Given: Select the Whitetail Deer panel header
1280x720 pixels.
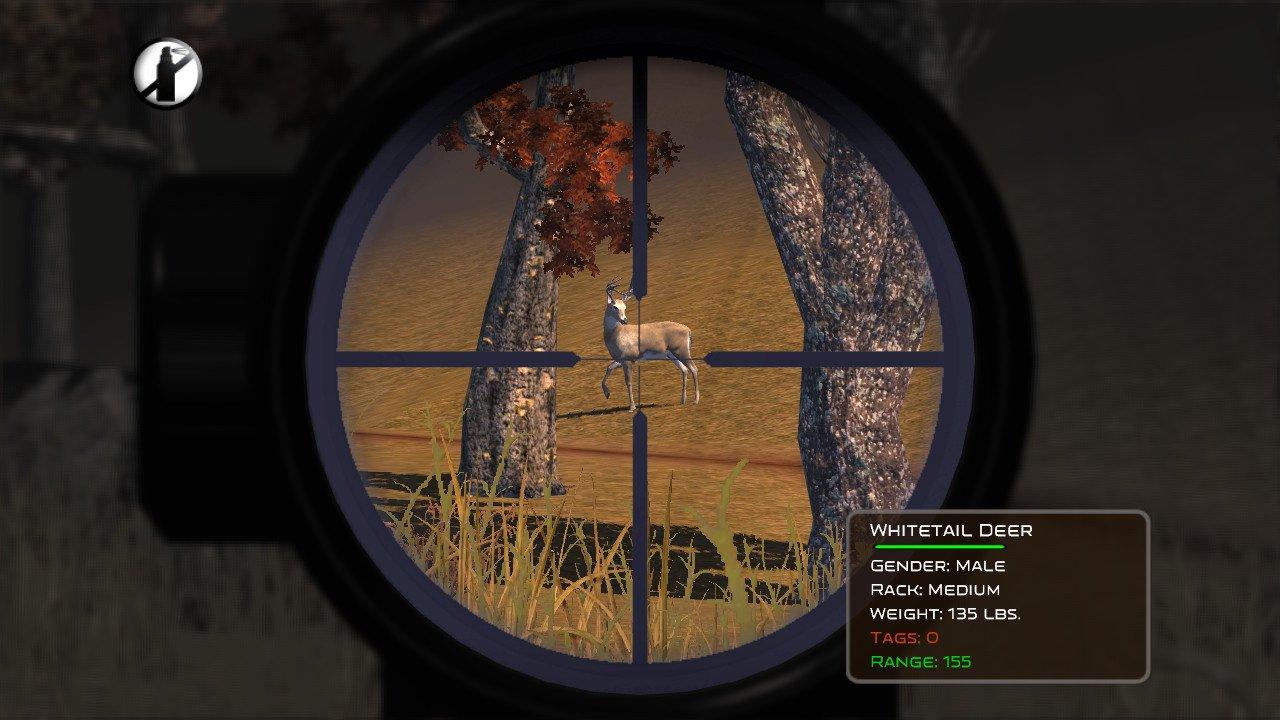Looking at the screenshot, I should coord(953,530).
